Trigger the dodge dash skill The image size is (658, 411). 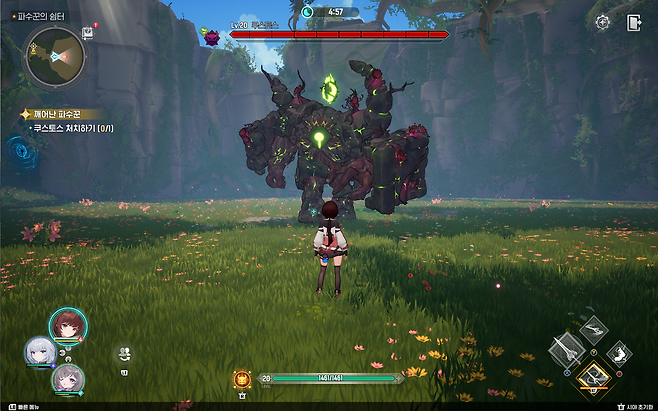coord(620,352)
